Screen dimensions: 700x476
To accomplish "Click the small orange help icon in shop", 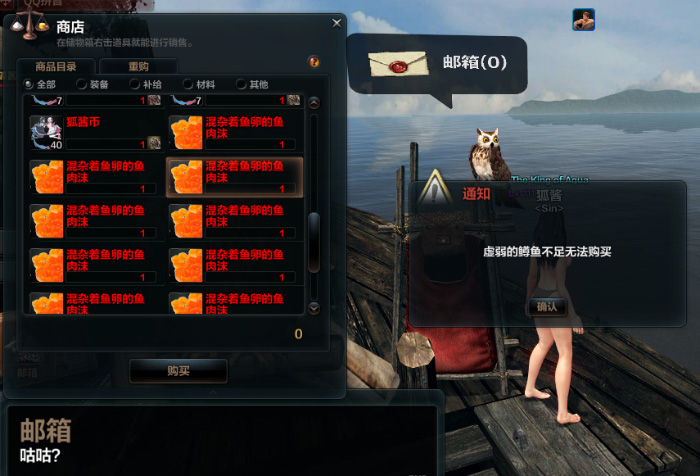I will 314,62.
